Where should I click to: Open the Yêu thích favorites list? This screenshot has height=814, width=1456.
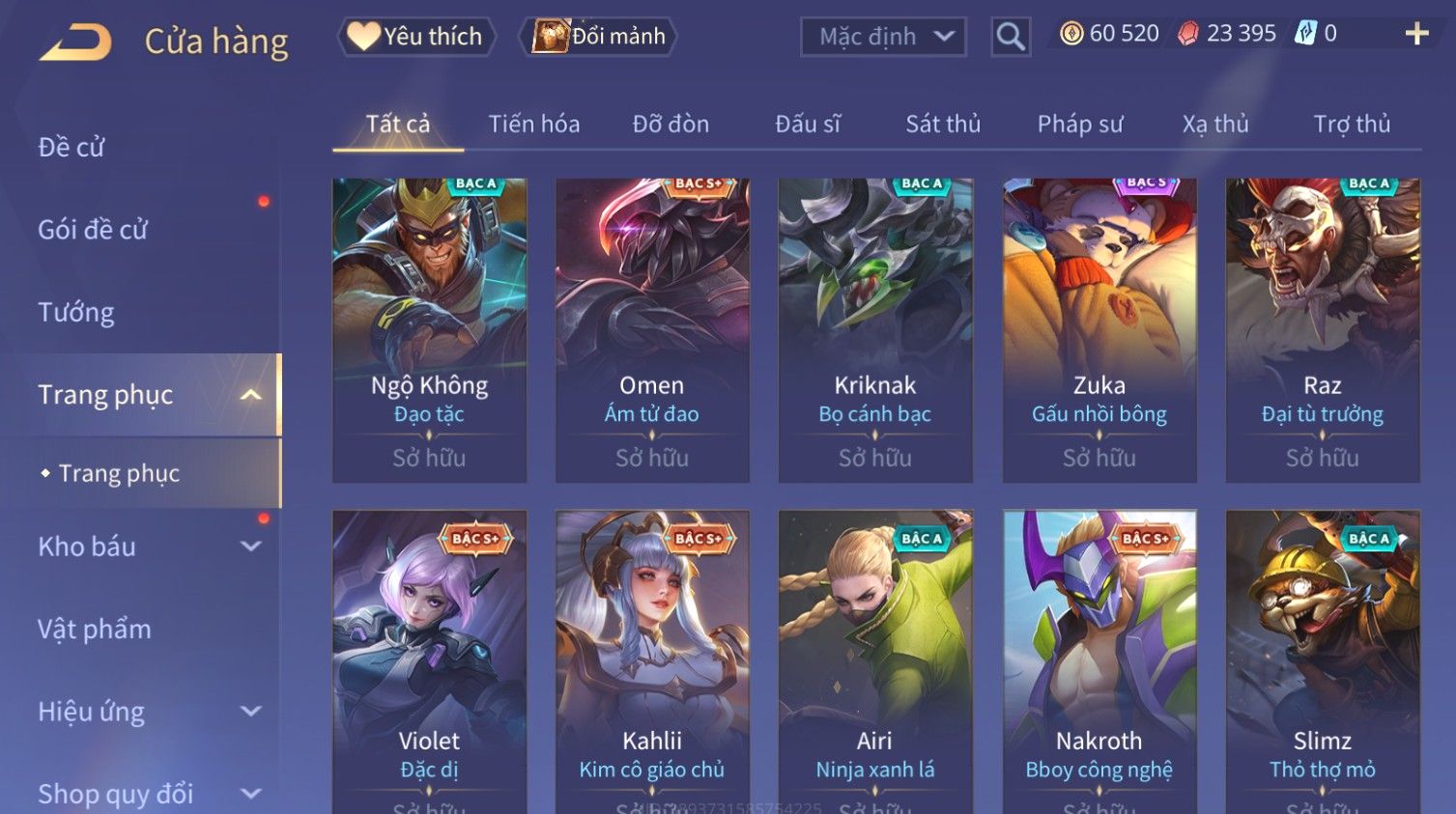coord(416,37)
